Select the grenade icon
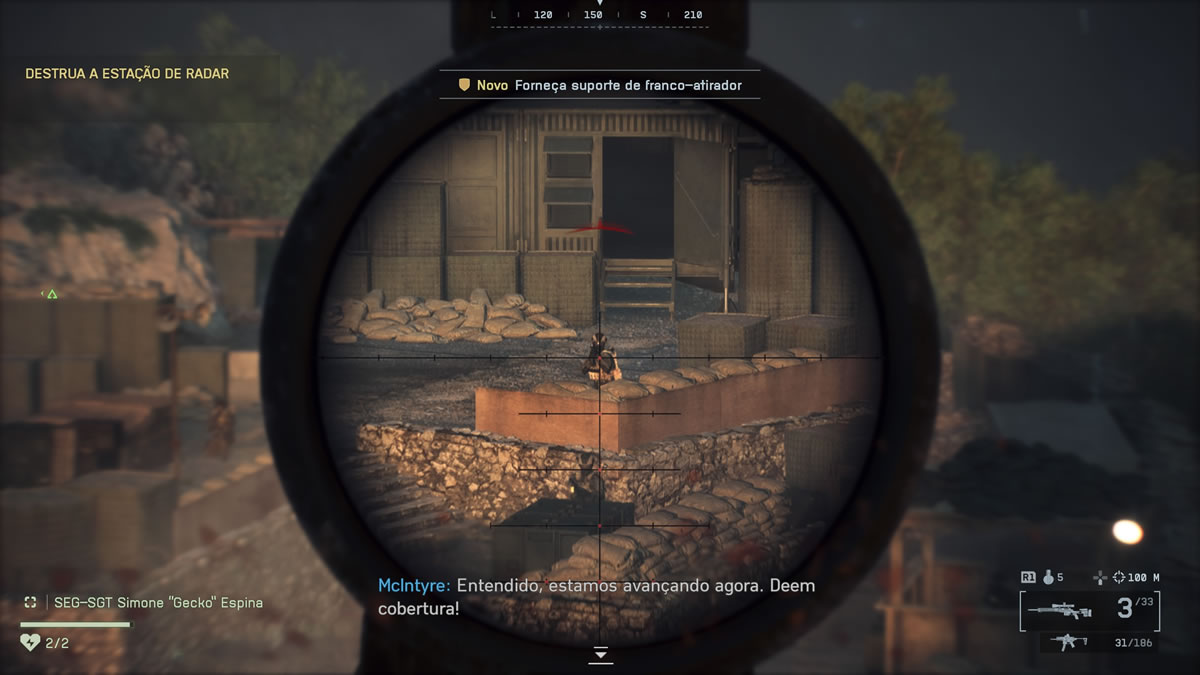This screenshot has width=1200, height=675. tap(1049, 577)
